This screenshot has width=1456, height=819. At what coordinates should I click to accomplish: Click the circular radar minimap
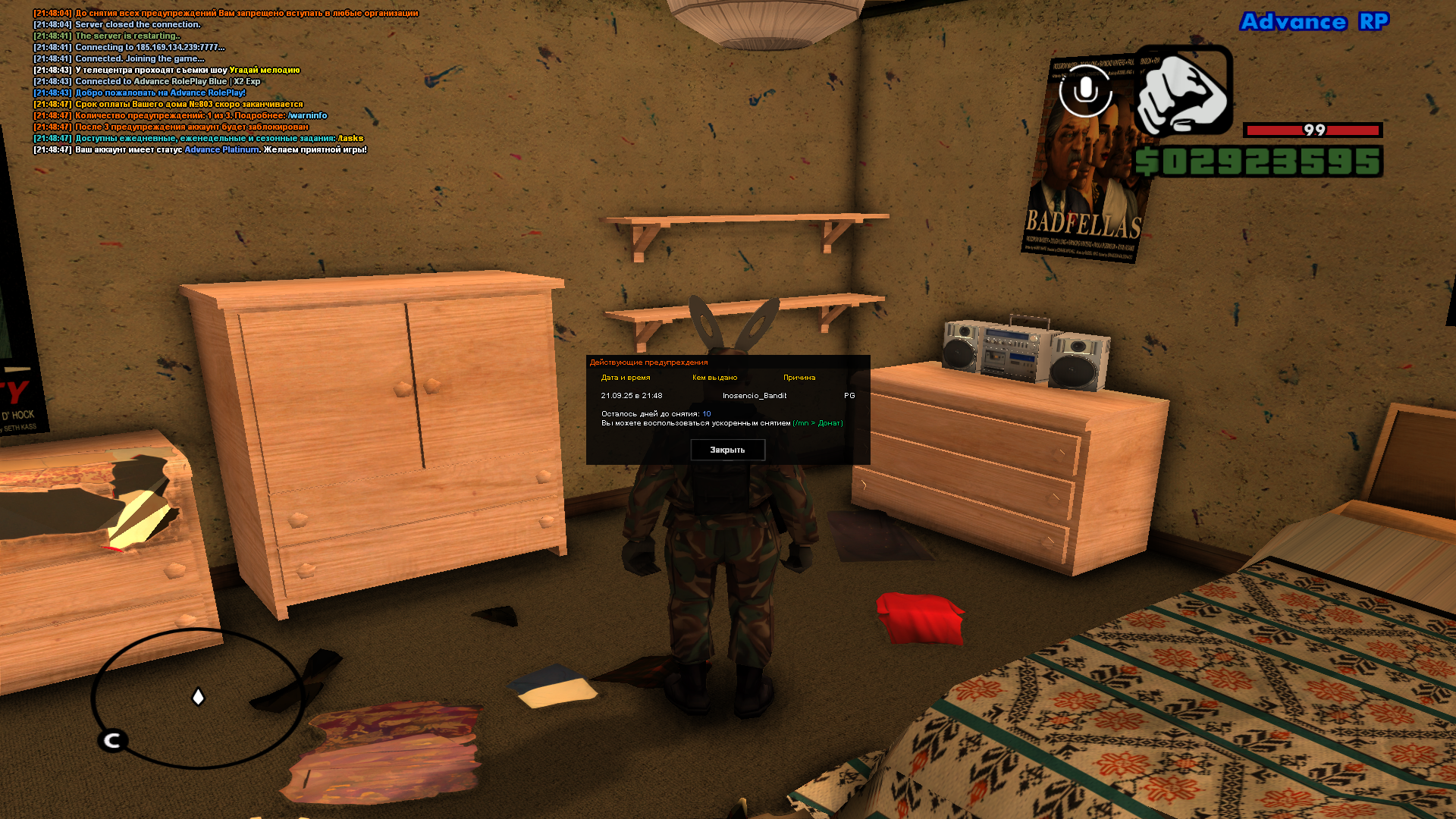(x=198, y=698)
